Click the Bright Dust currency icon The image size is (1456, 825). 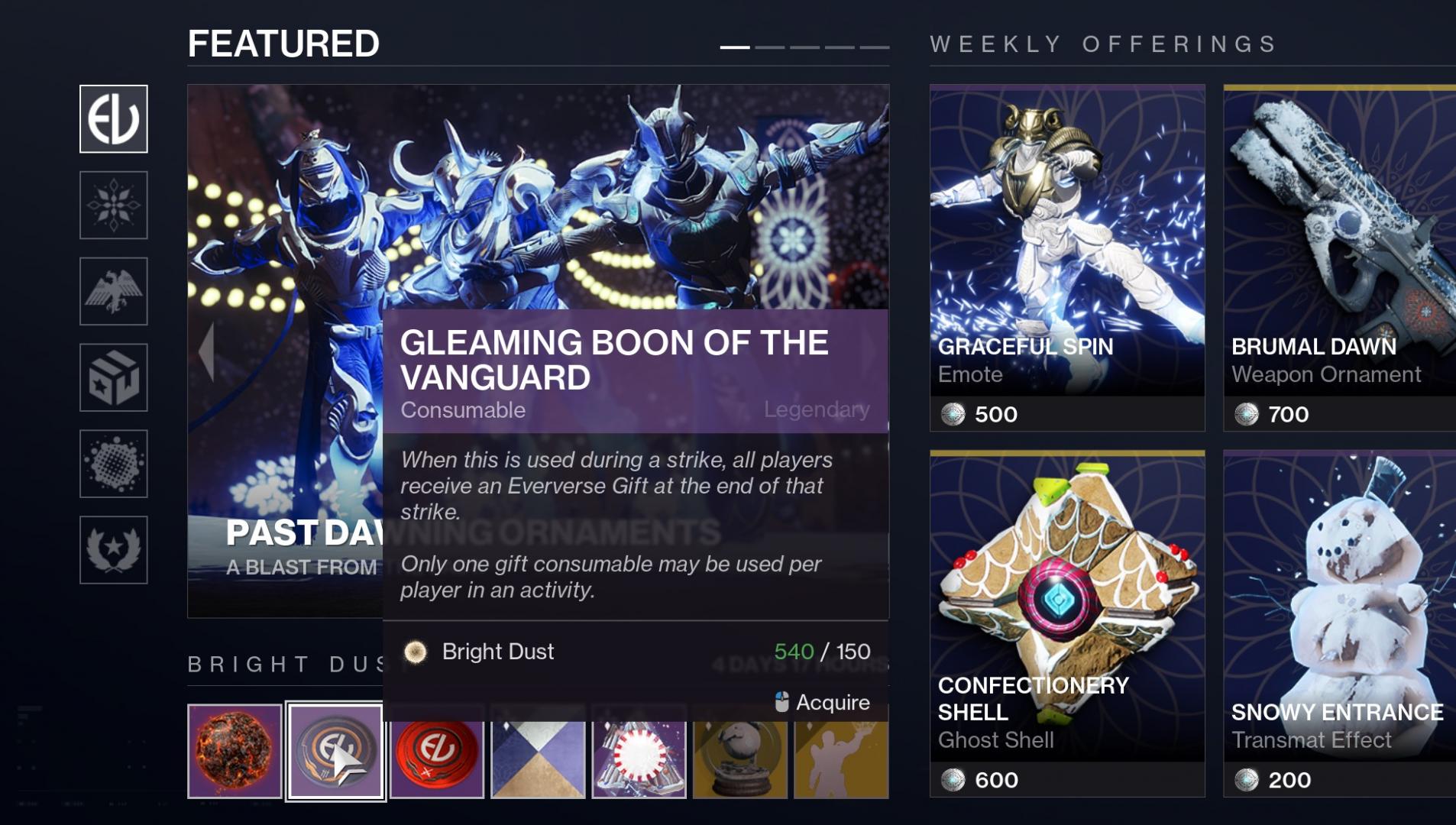[x=416, y=652]
